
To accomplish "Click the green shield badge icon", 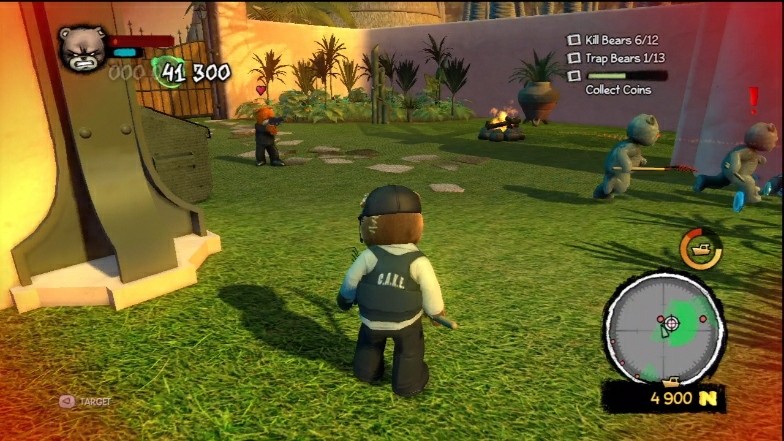I will pyautogui.click(x=168, y=71).
